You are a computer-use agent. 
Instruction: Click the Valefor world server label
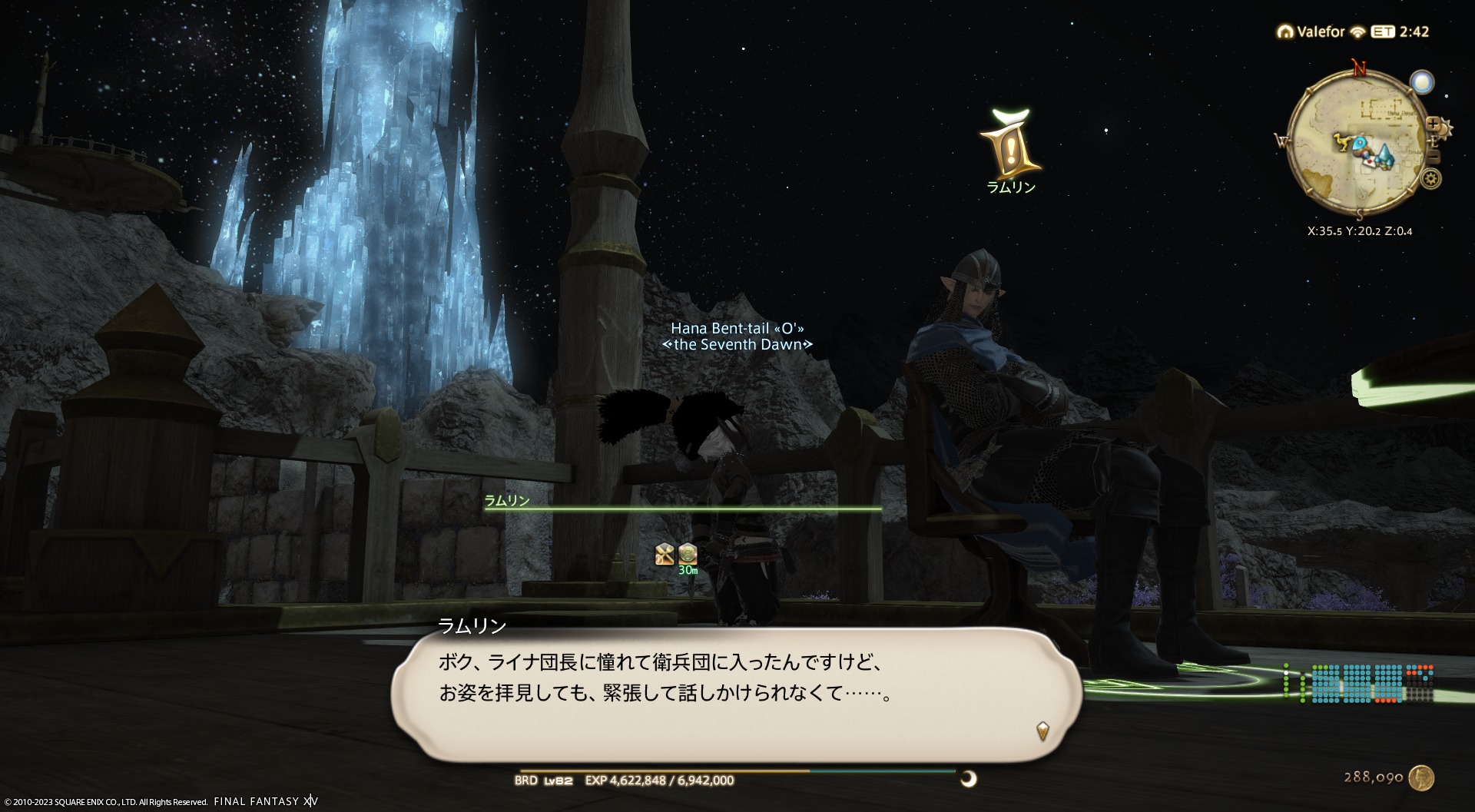point(1320,31)
